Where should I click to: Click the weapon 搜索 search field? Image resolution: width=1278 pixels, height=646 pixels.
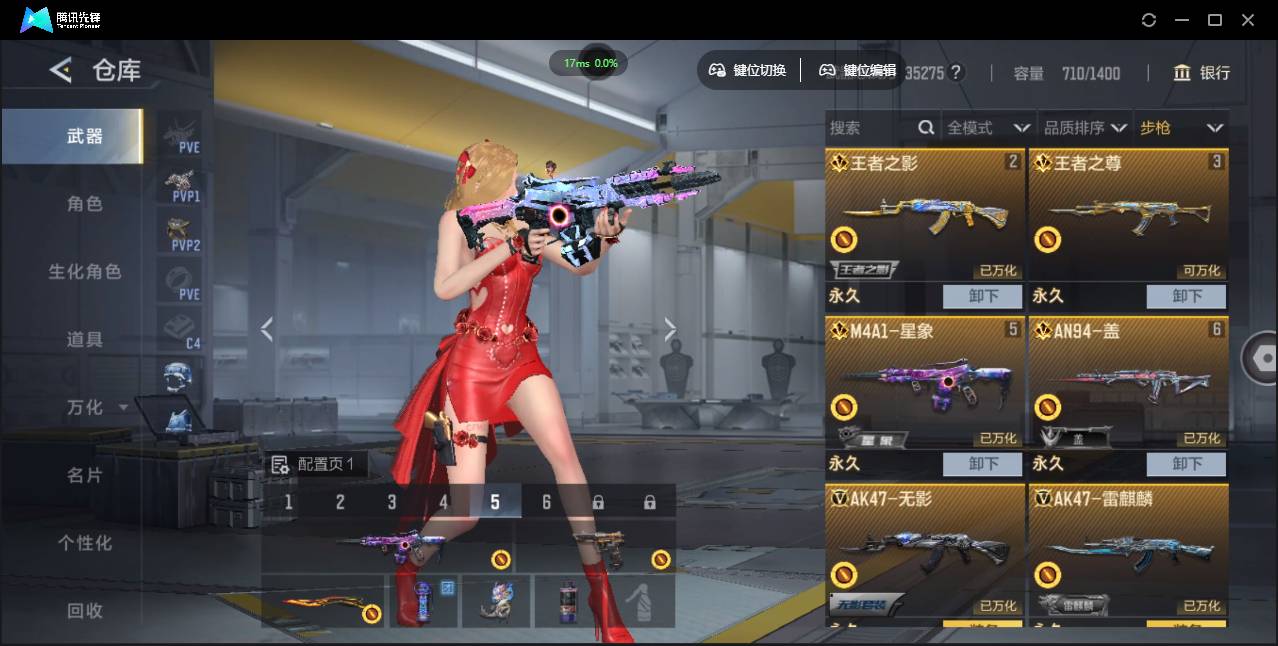[x=872, y=128]
